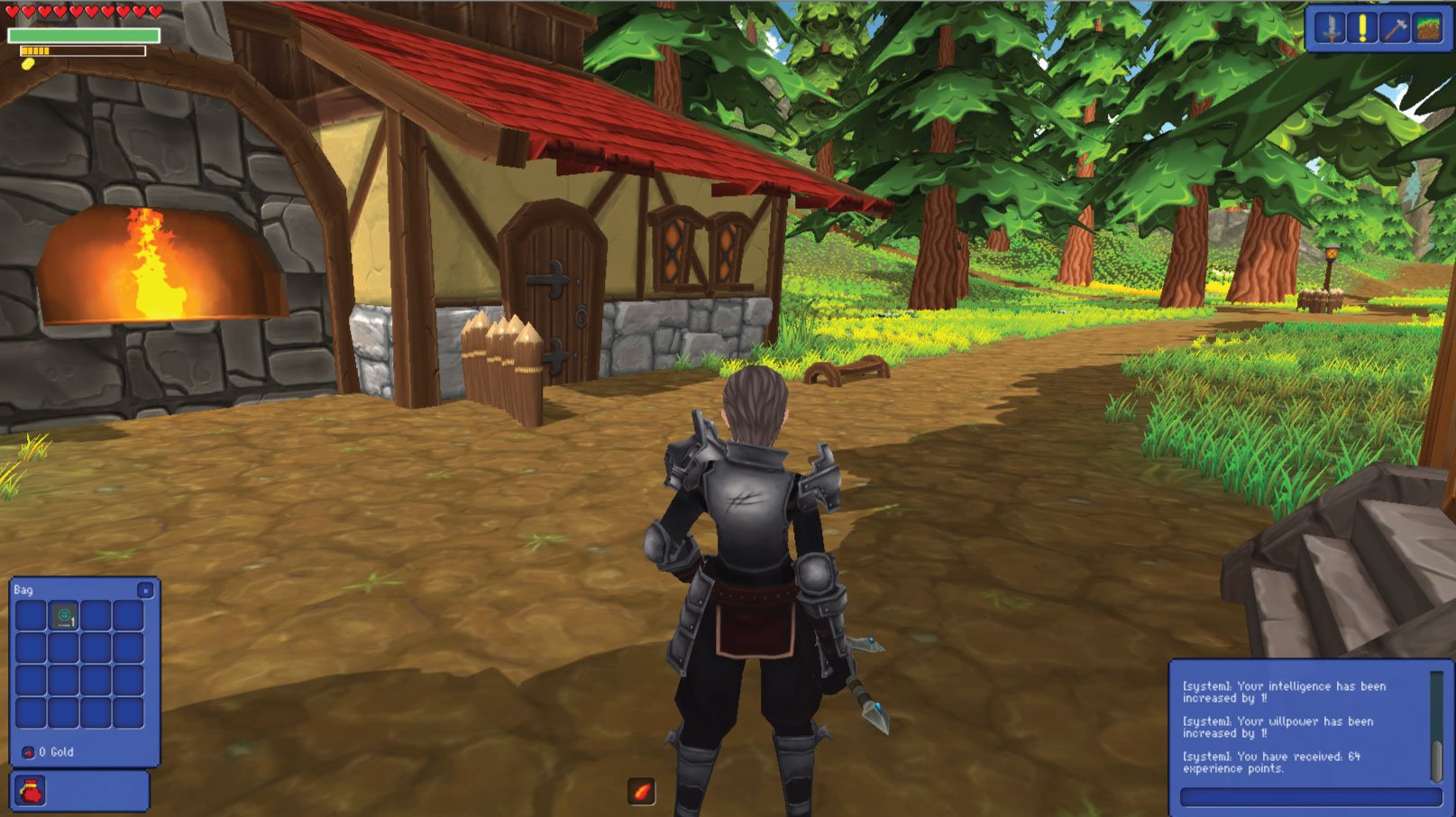
Task: Open crafting with the hammer icon
Action: coord(1393,27)
